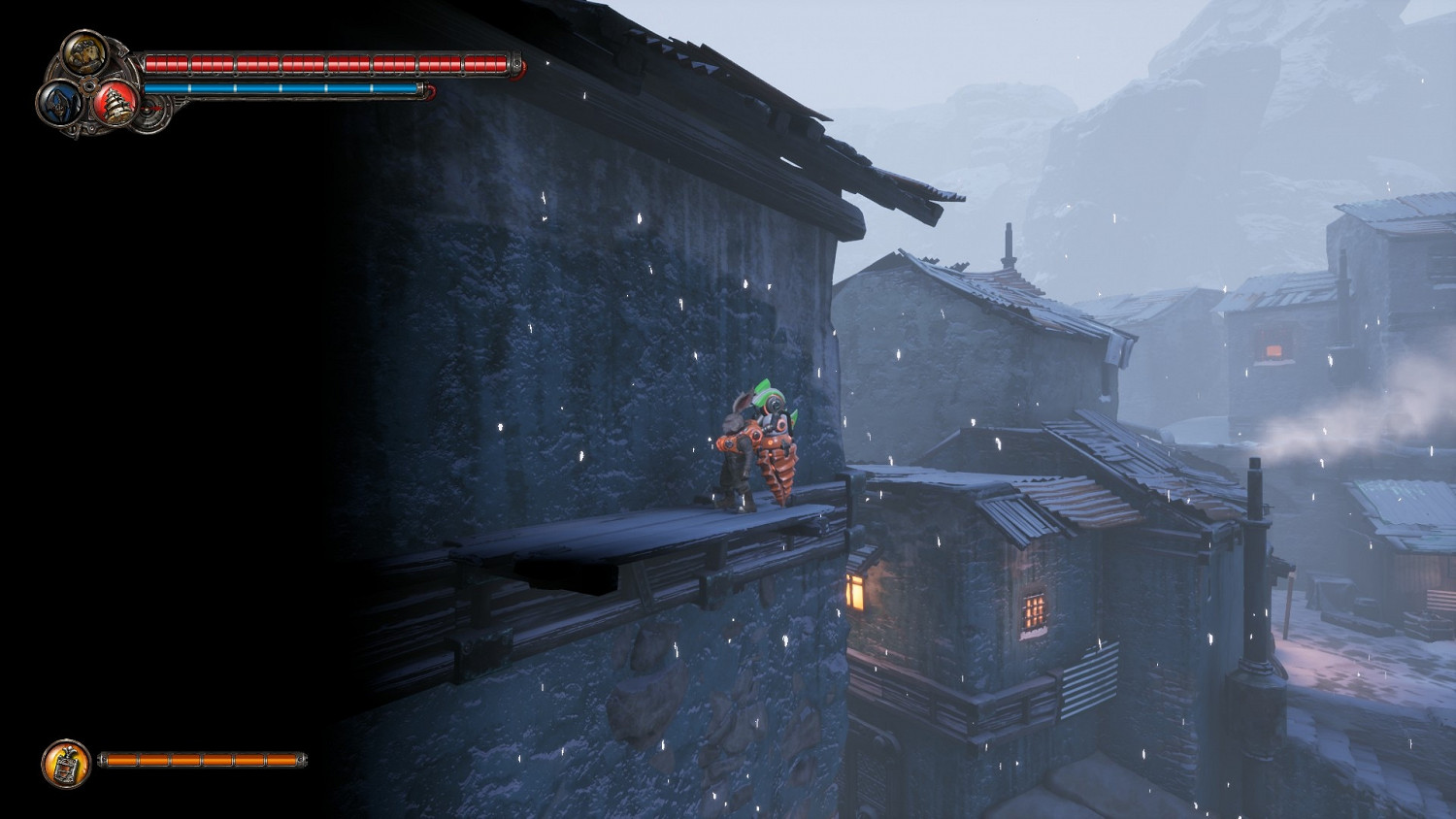Choose the red drill weapon icon

[116, 103]
